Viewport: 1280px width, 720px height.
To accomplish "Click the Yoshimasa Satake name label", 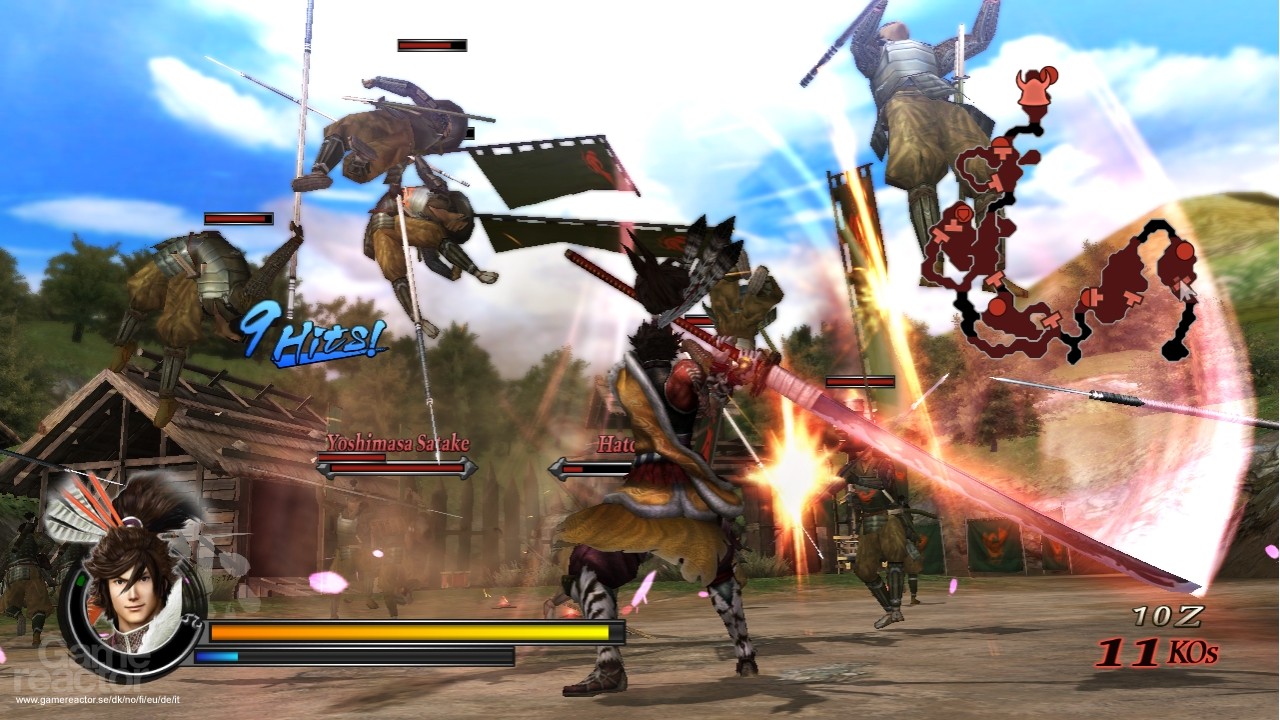I will [x=398, y=441].
